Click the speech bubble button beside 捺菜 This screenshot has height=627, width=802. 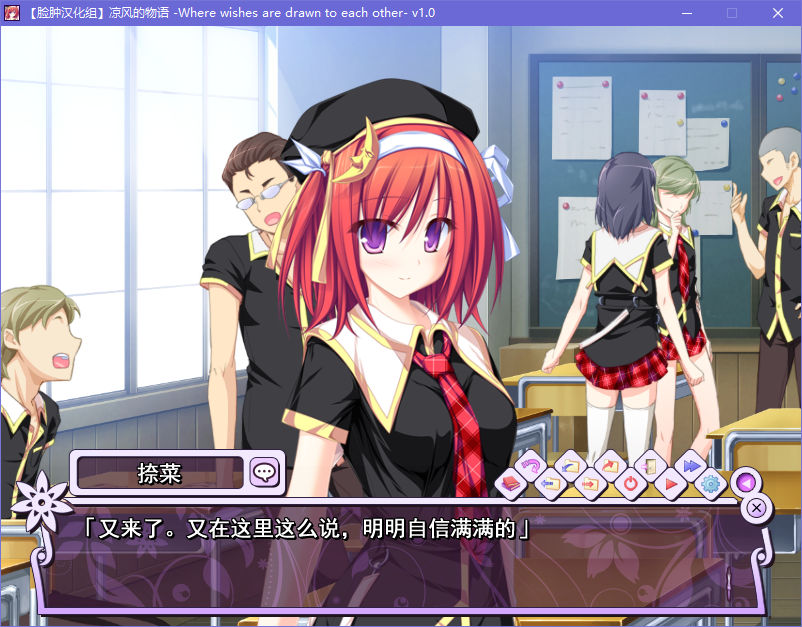click(264, 472)
